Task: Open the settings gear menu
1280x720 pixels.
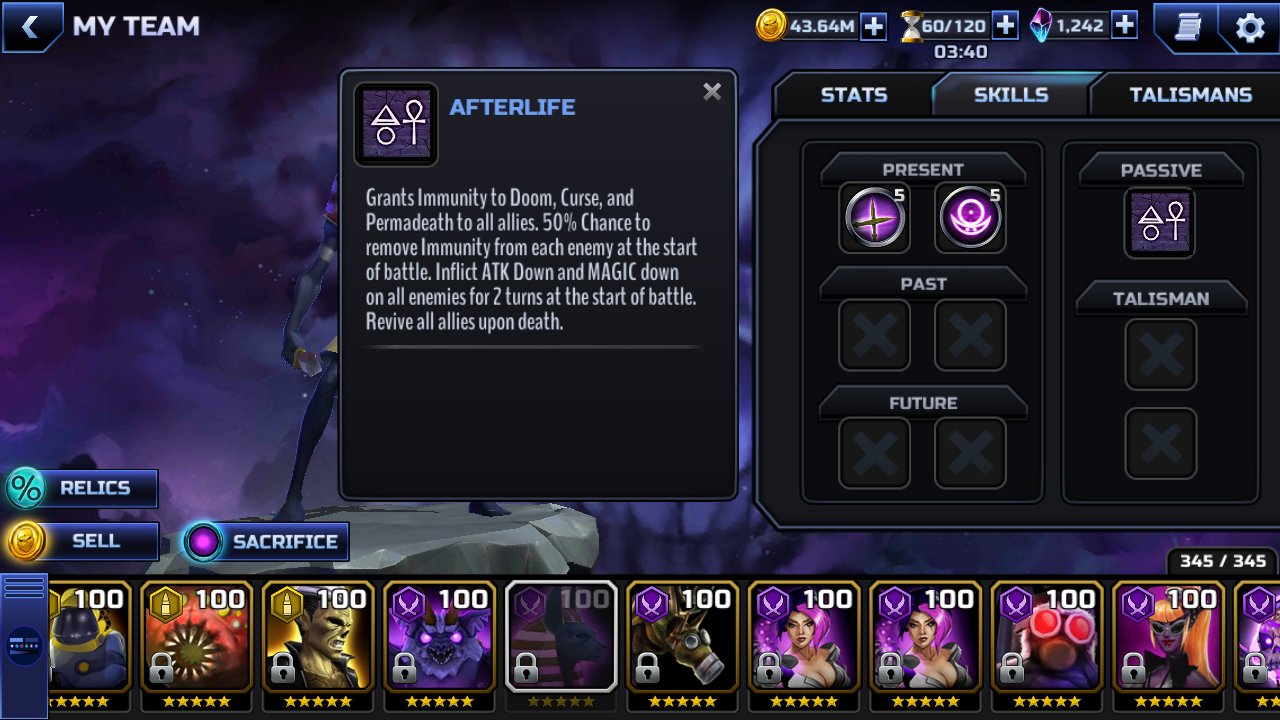Action: pyautogui.click(x=1250, y=27)
